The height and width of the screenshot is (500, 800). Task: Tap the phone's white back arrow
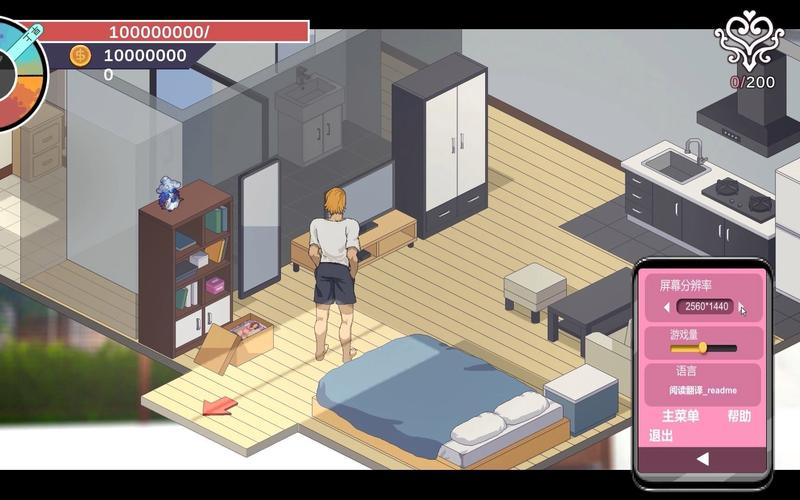(x=702, y=459)
